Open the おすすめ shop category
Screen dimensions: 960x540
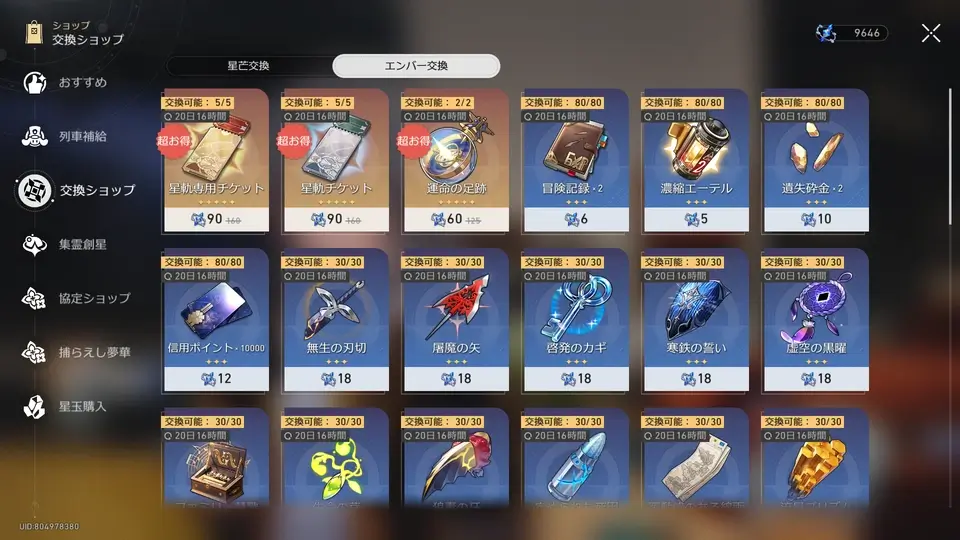[80, 82]
